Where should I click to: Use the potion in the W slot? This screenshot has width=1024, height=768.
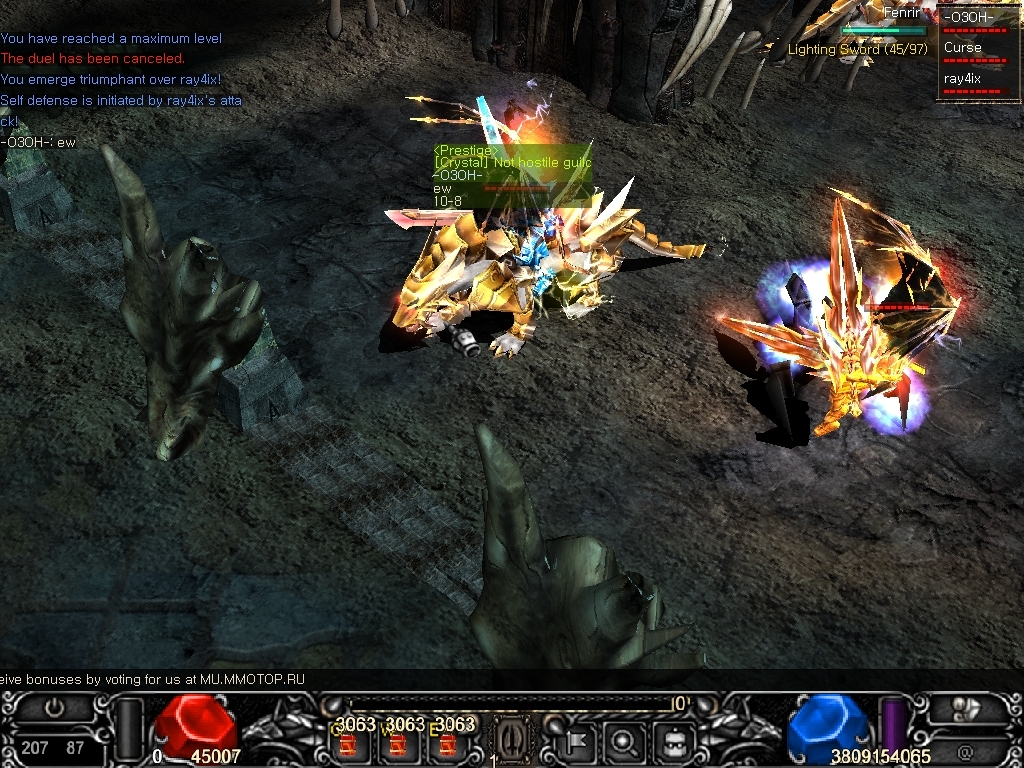coord(398,745)
